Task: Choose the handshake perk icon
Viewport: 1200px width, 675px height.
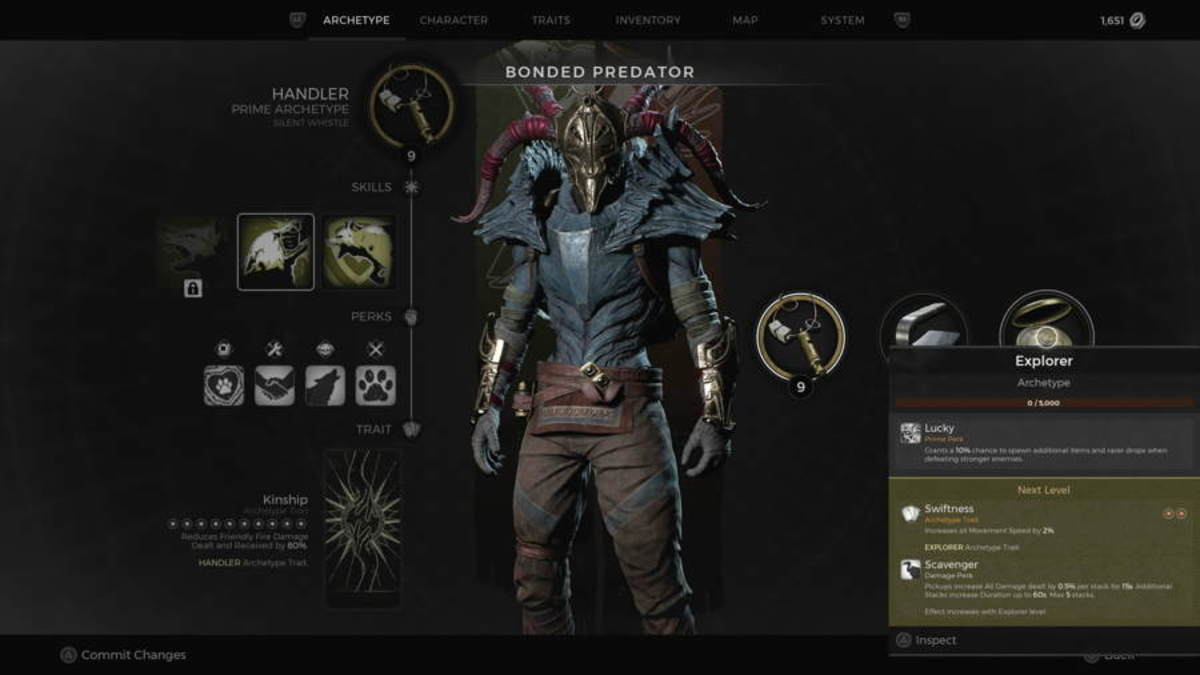Action: 274,385
